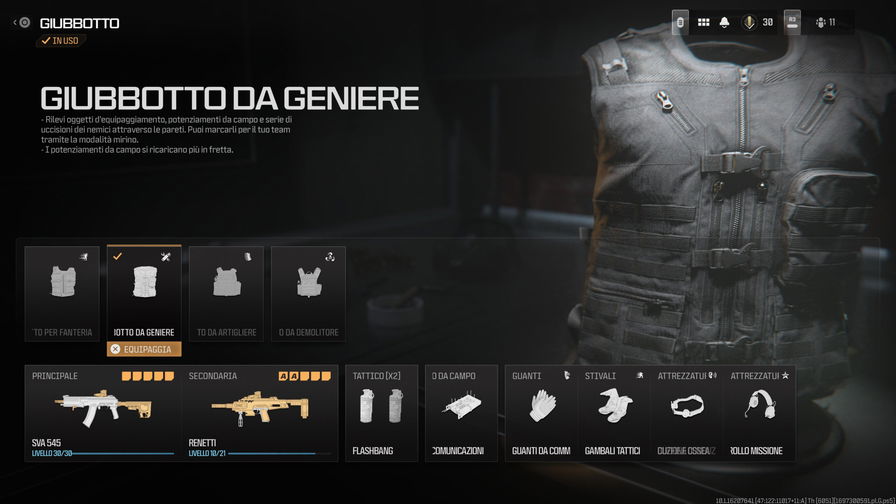Open the Stivali boots slot Gambali Tattici
The image size is (896, 504).
click(x=614, y=413)
